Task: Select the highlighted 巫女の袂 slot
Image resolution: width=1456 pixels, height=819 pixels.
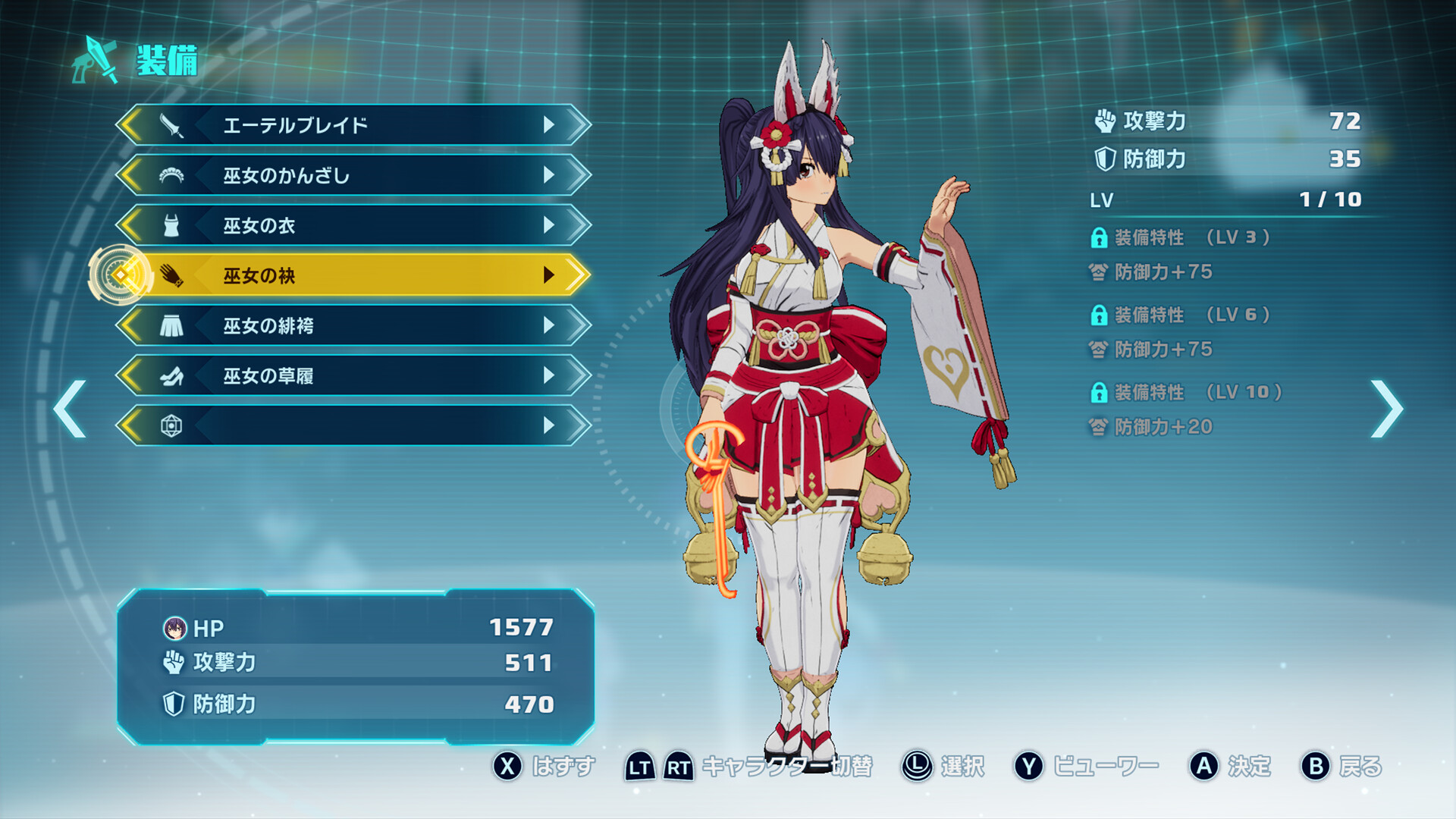Action: click(x=353, y=275)
